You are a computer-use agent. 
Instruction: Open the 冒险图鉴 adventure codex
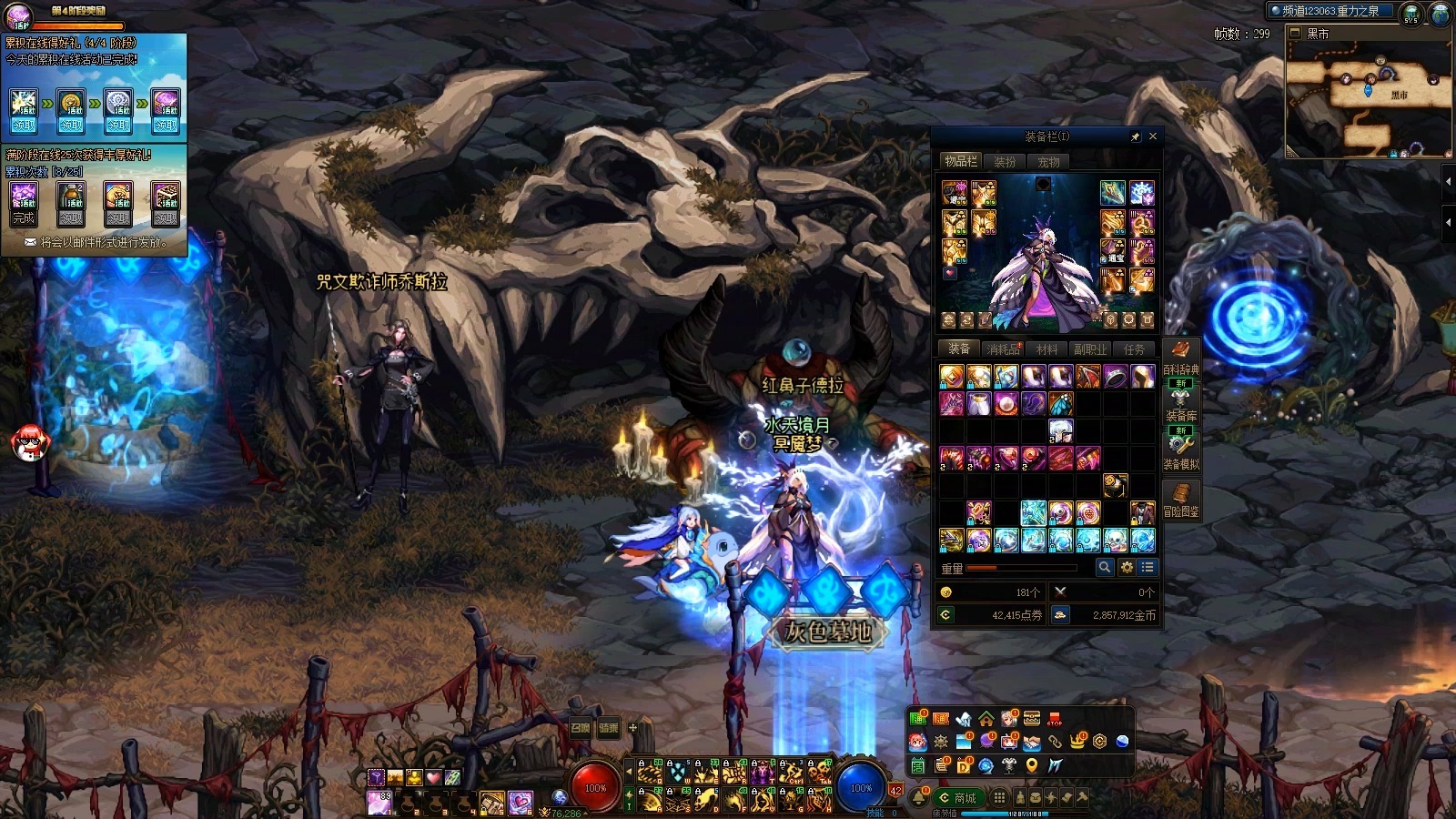click(1180, 500)
